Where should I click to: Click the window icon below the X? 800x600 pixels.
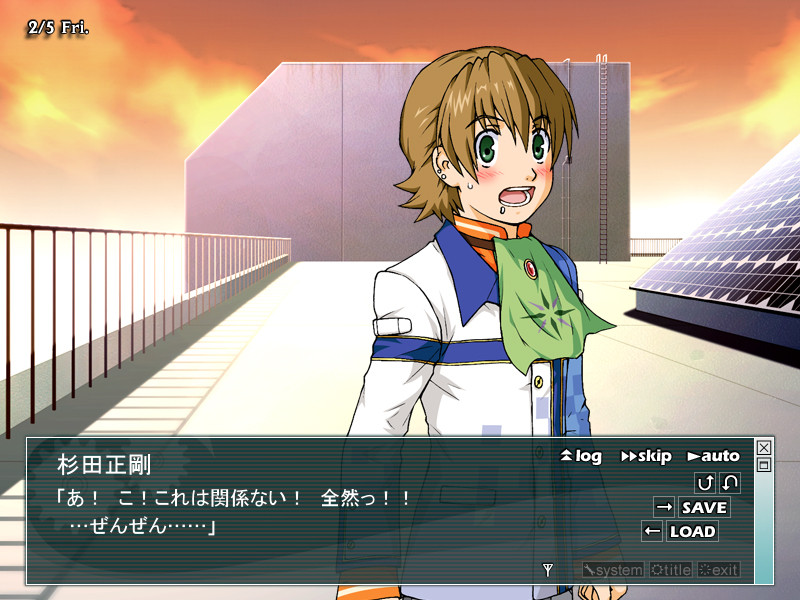[x=764, y=465]
